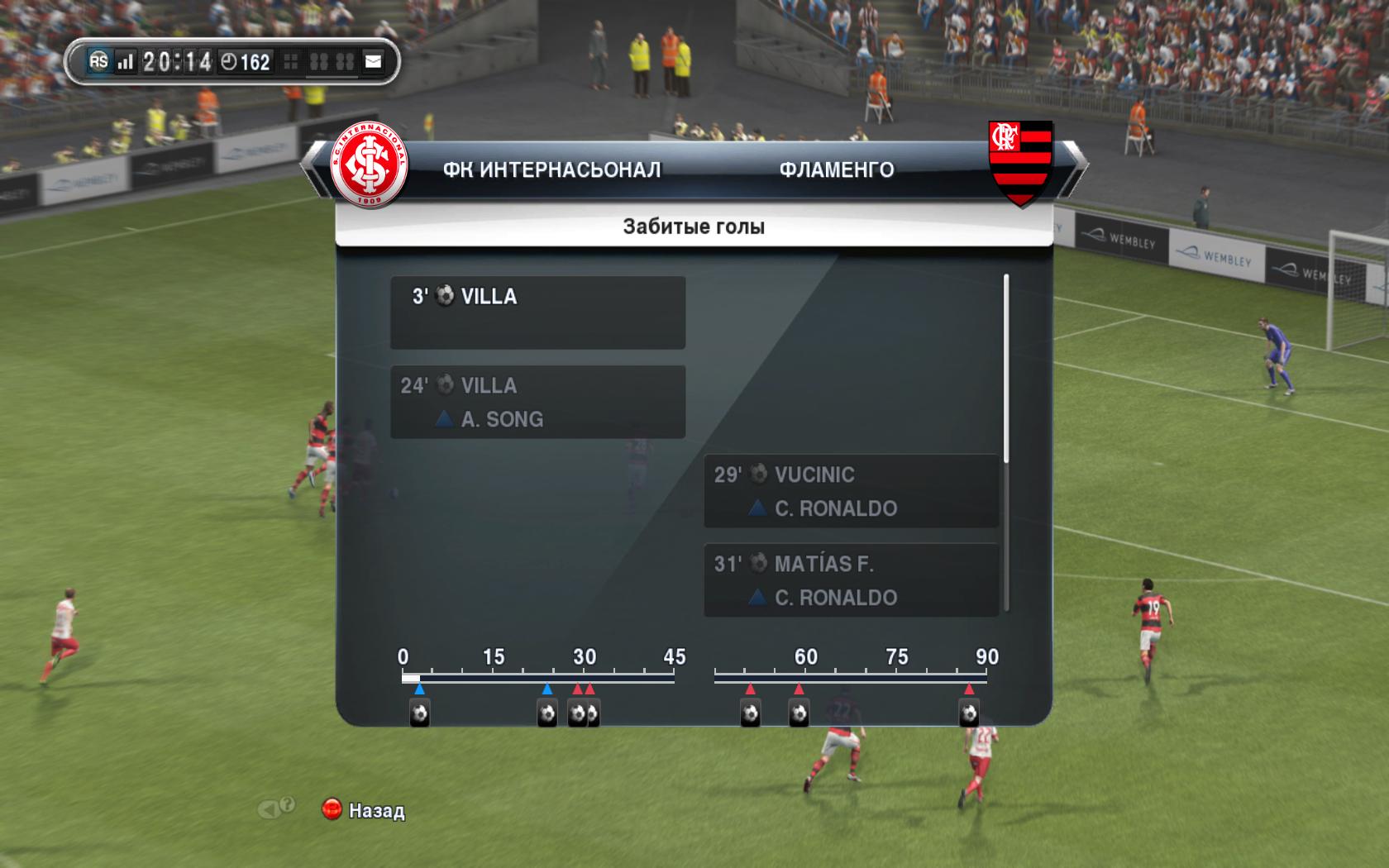The height and width of the screenshot is (868, 1389).
Task: Open the envelope message icon in the overlay
Action: pos(374,61)
